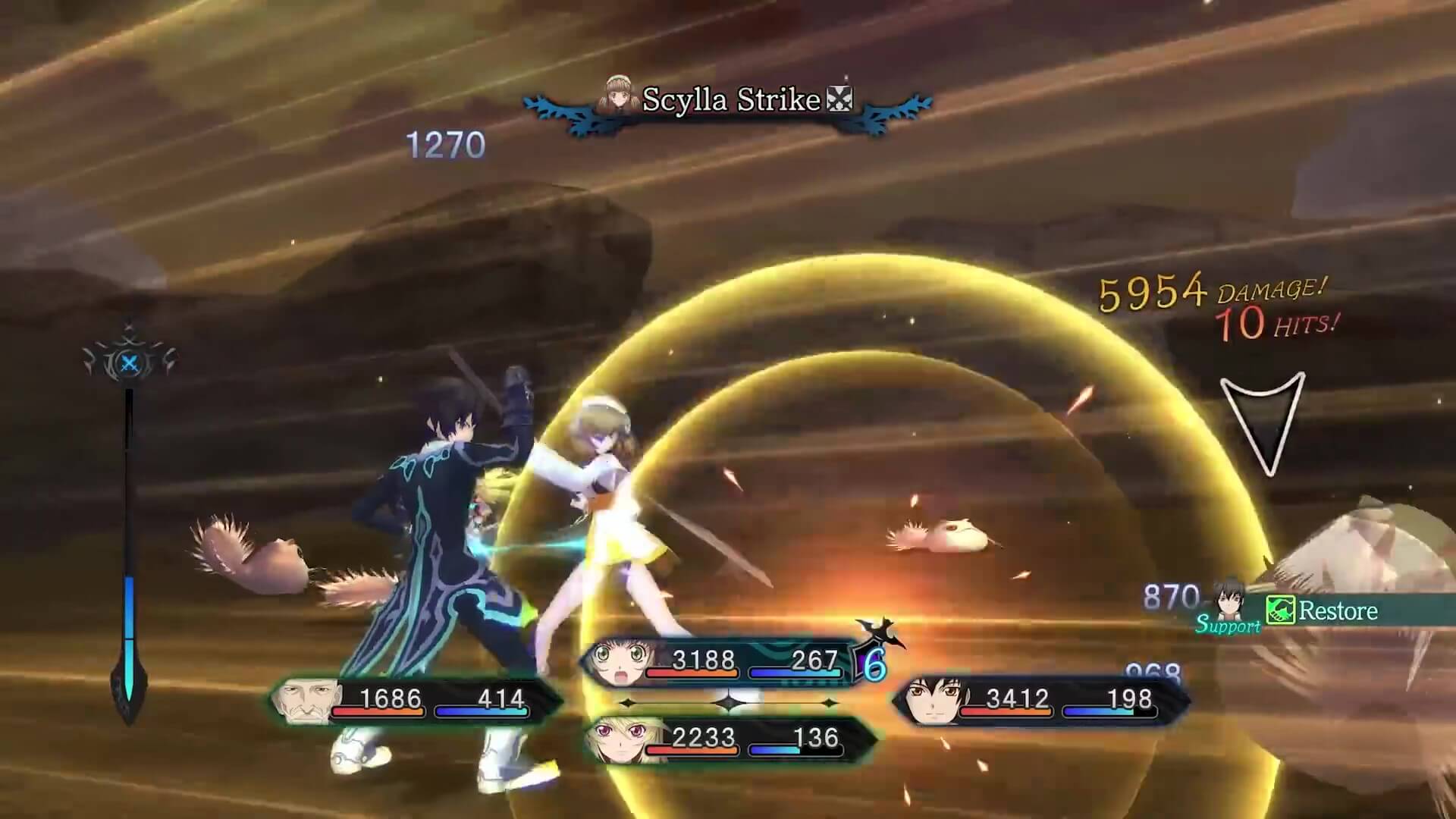The image size is (1456, 819).
Task: Click the Scylla Strike arte banner
Action: click(x=730, y=101)
